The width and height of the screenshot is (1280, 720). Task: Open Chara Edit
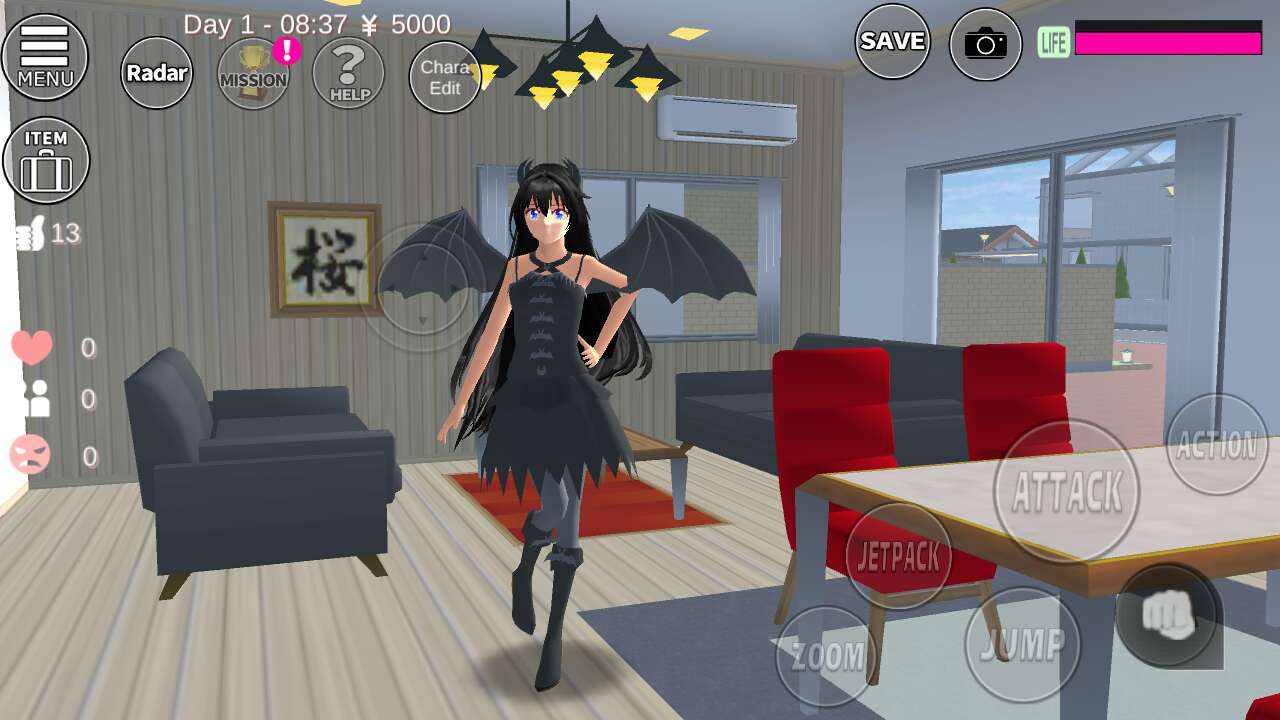(445, 77)
